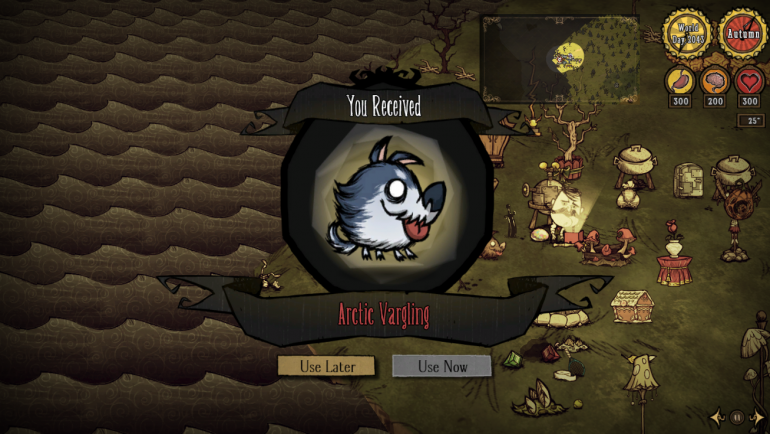Select the health heart icon
This screenshot has height=434, width=770.
750,81
